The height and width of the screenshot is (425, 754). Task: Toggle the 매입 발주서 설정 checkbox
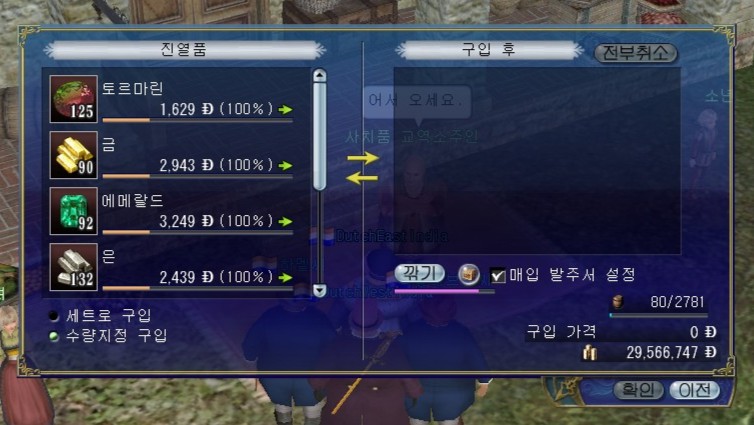coord(498,274)
